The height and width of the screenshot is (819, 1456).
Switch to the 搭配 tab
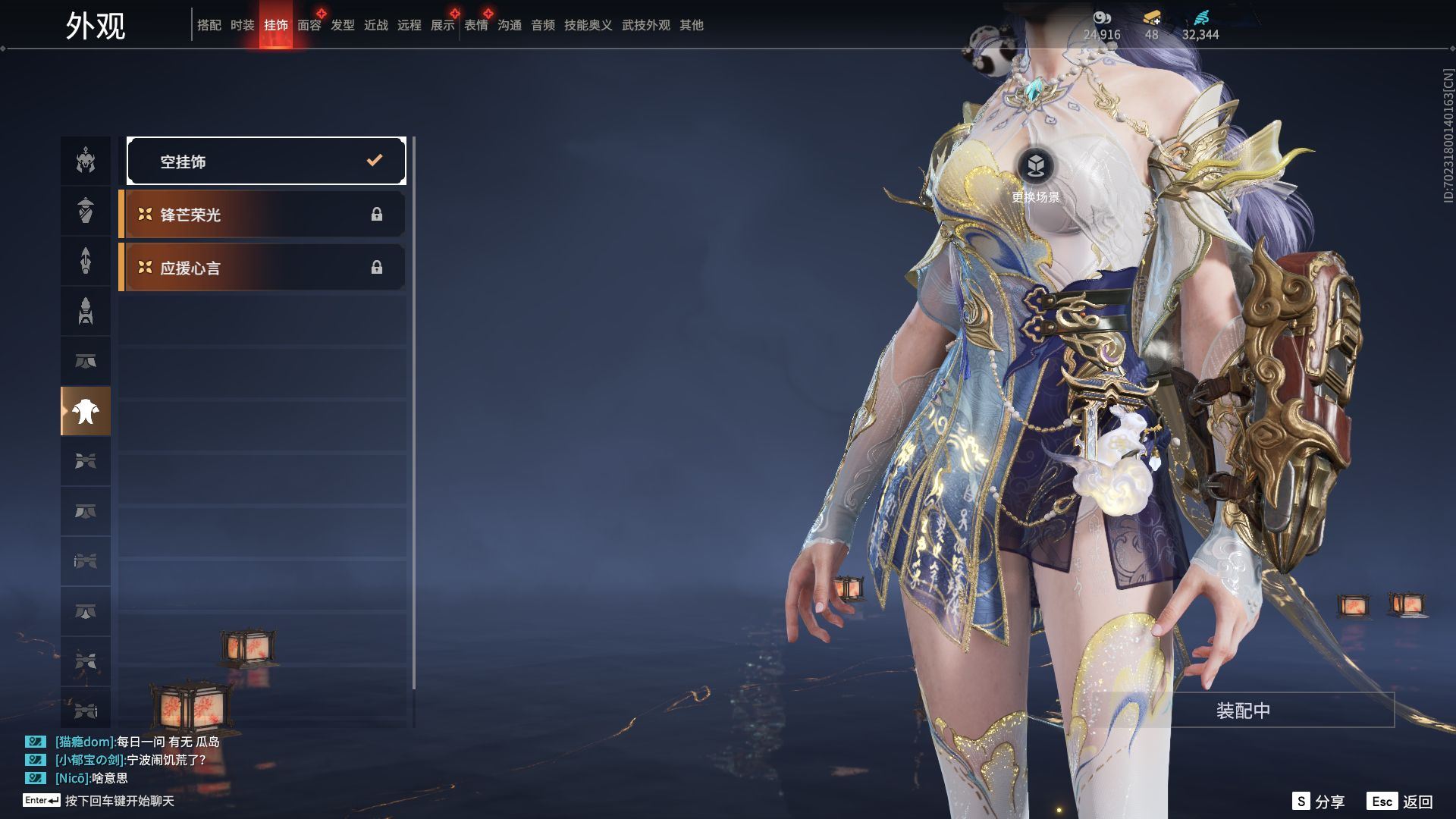(x=209, y=25)
